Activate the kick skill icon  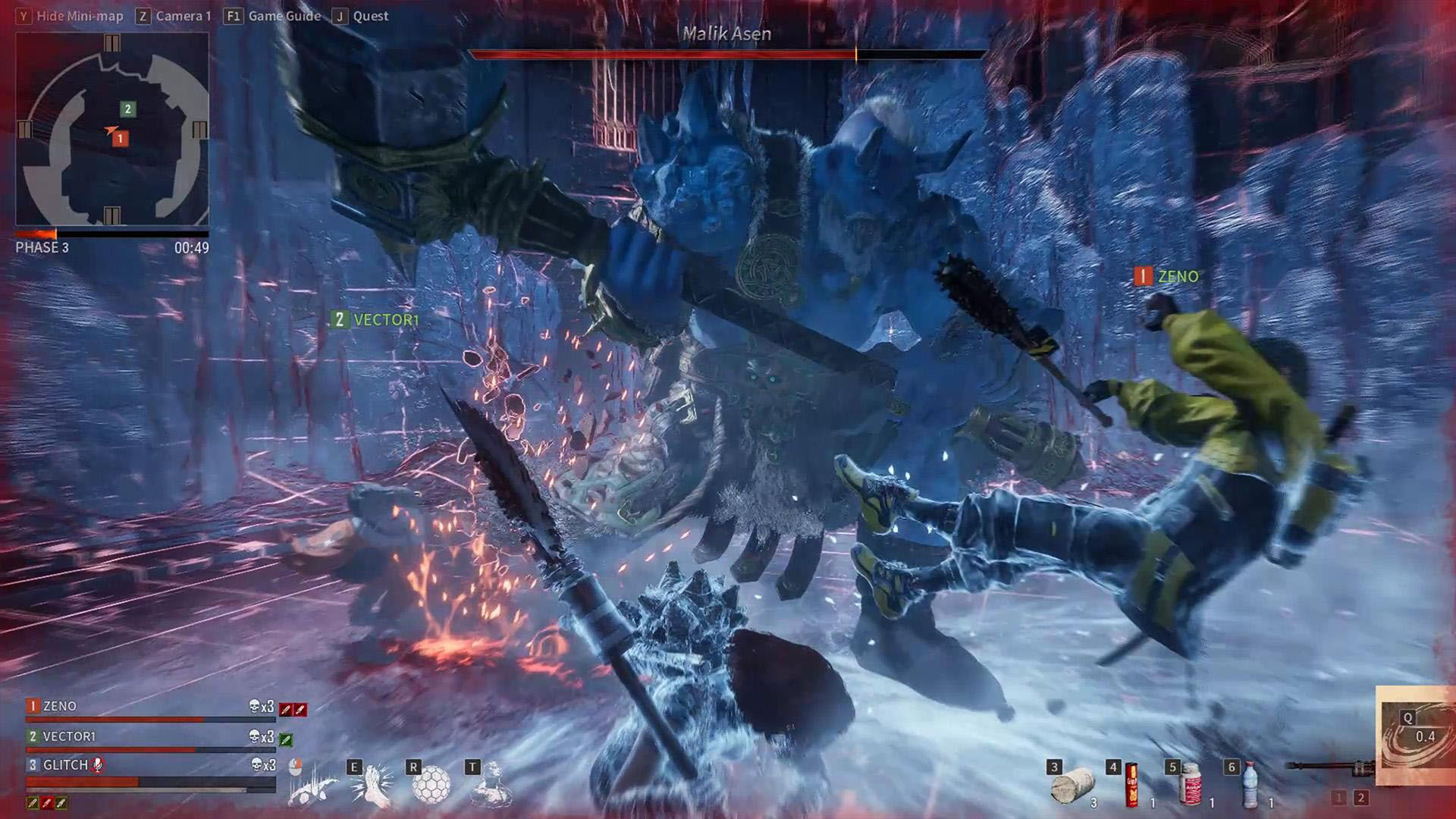point(372,784)
